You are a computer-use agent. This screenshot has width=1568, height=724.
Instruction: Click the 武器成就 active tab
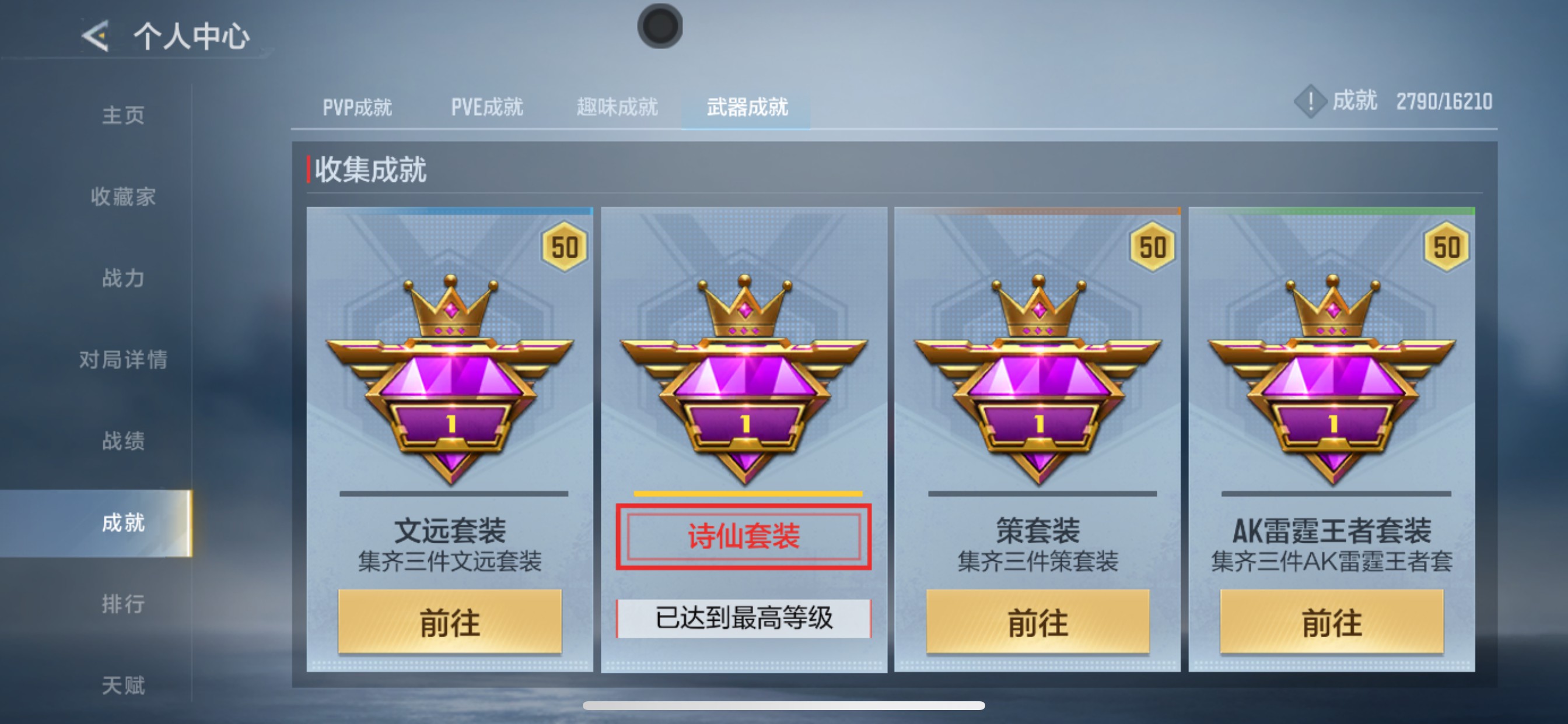point(747,107)
